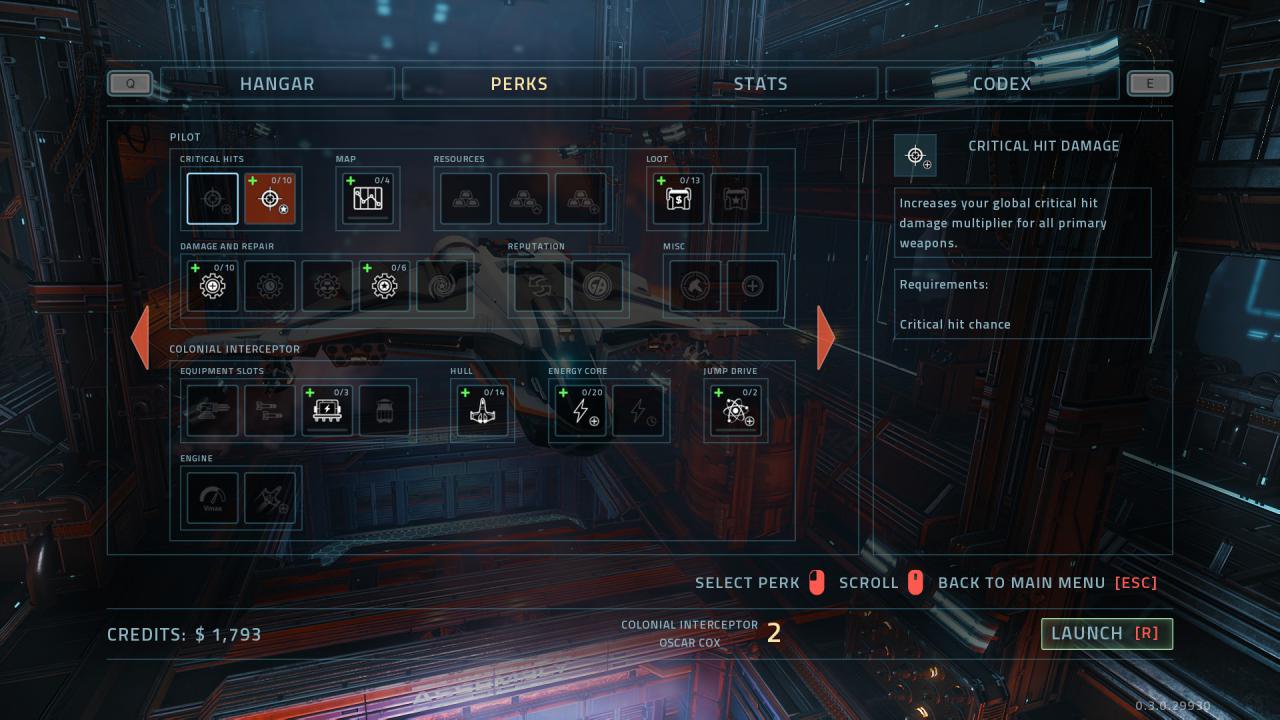Viewport: 1280px width, 720px height.
Task: Choose the Map perk icon
Action: click(x=367, y=199)
